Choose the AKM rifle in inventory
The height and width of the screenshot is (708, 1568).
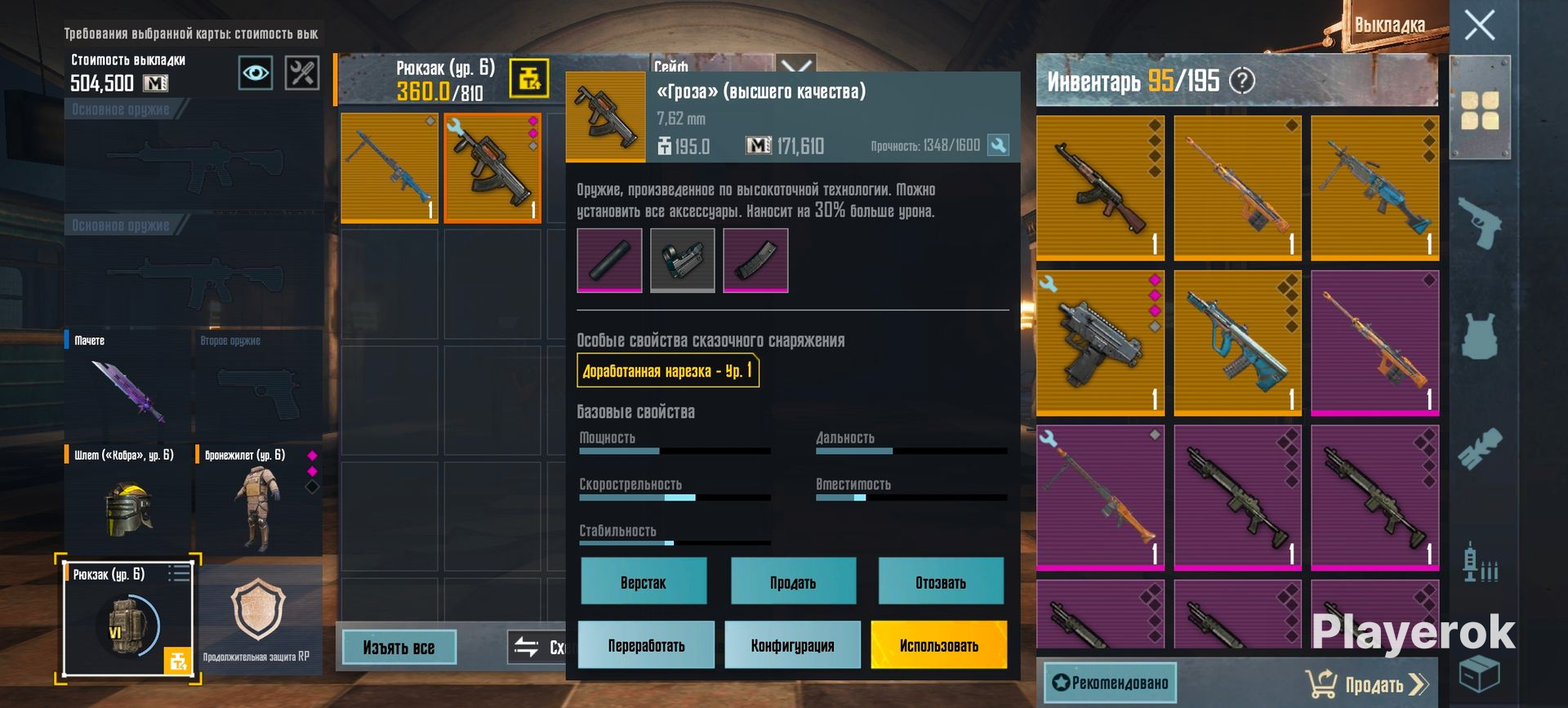pyautogui.click(x=1099, y=188)
